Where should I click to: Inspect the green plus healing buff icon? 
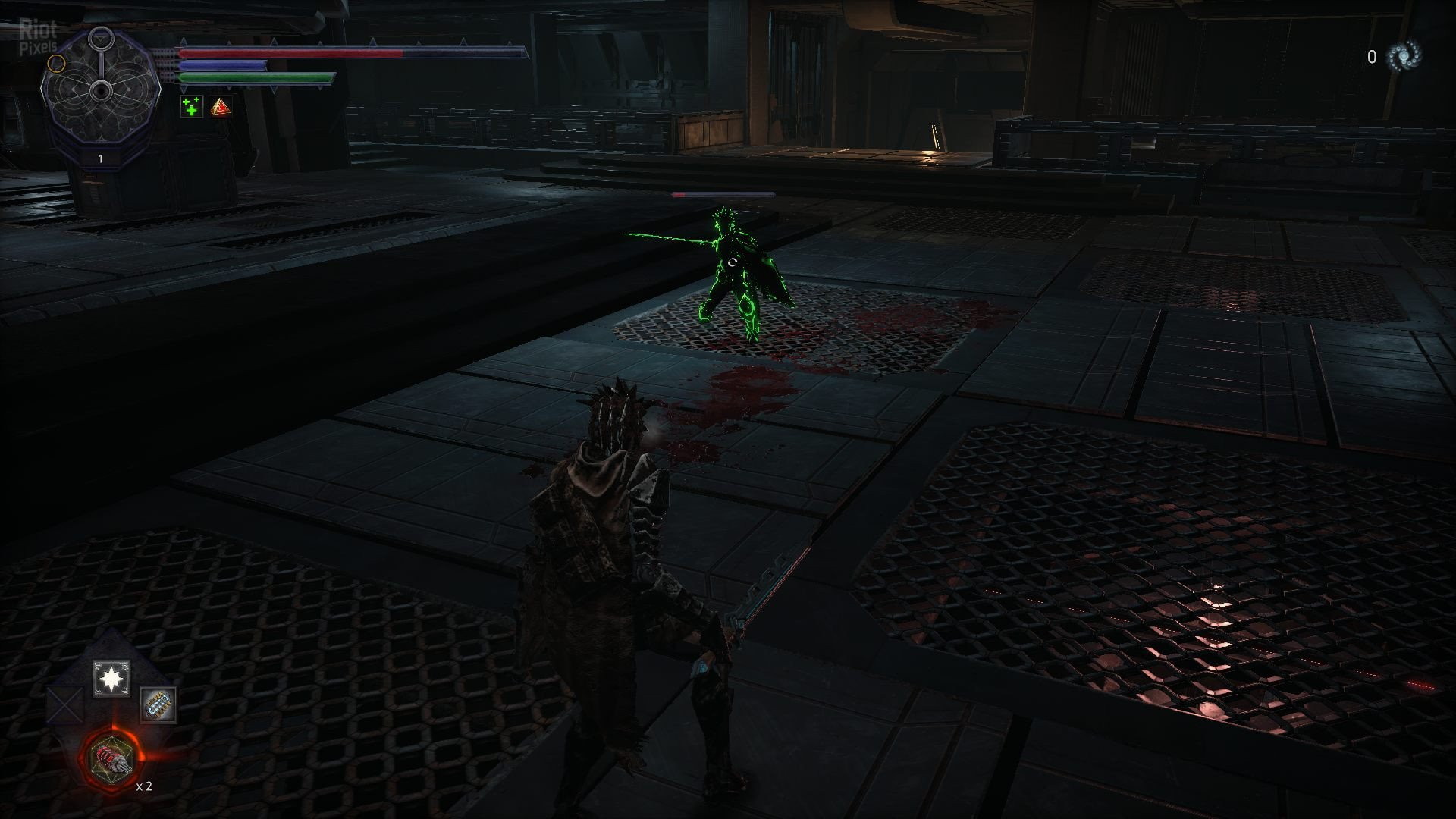(x=192, y=106)
